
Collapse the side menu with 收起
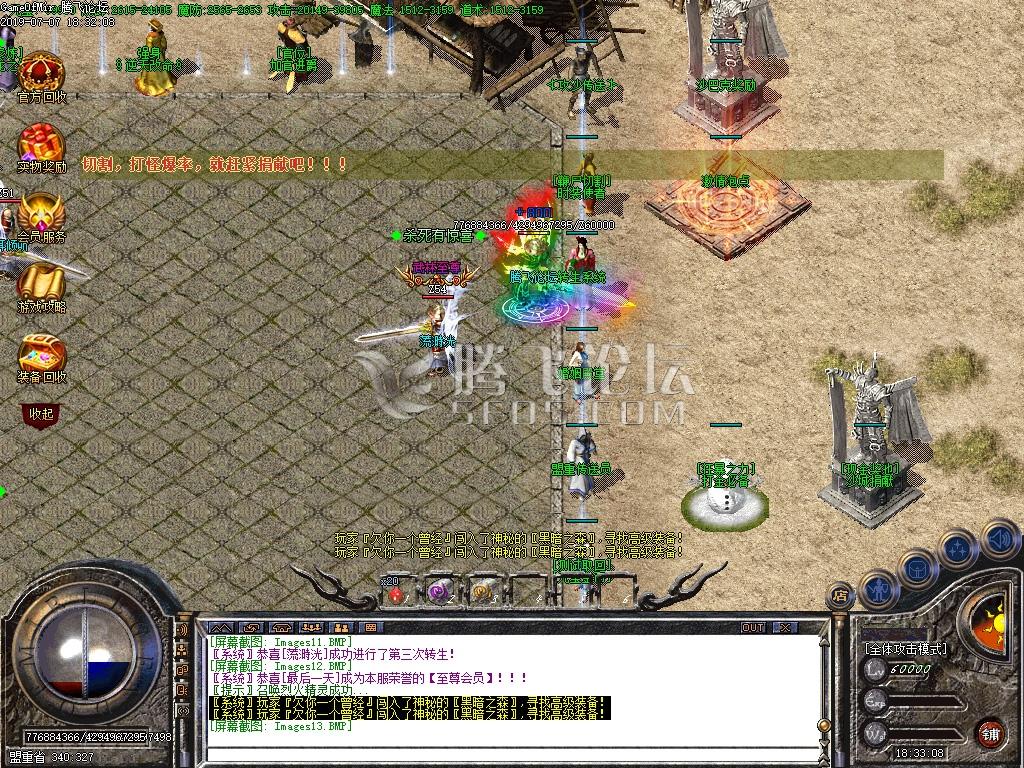click(x=41, y=413)
